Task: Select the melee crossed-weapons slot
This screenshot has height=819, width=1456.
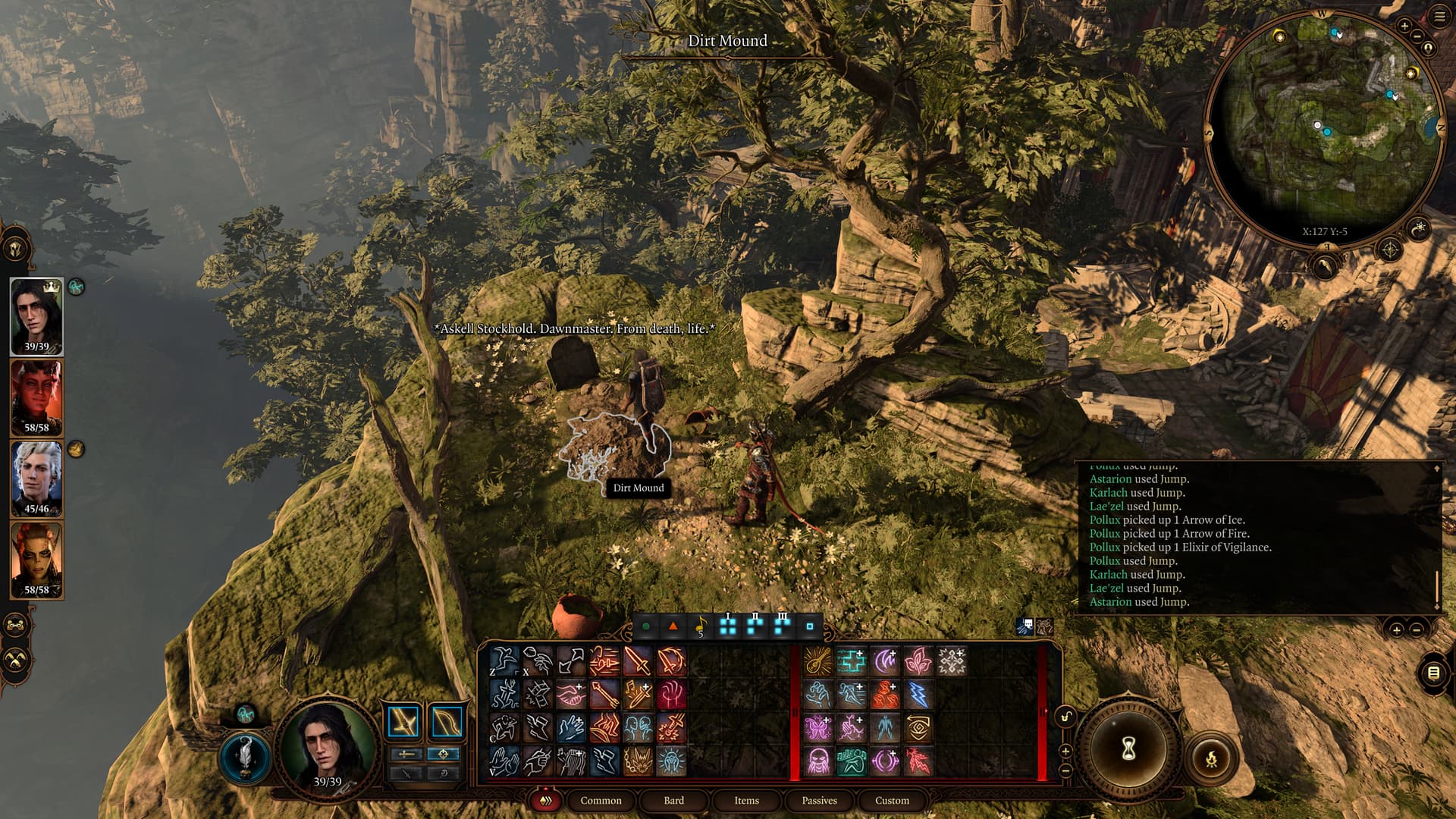Action: click(x=403, y=723)
